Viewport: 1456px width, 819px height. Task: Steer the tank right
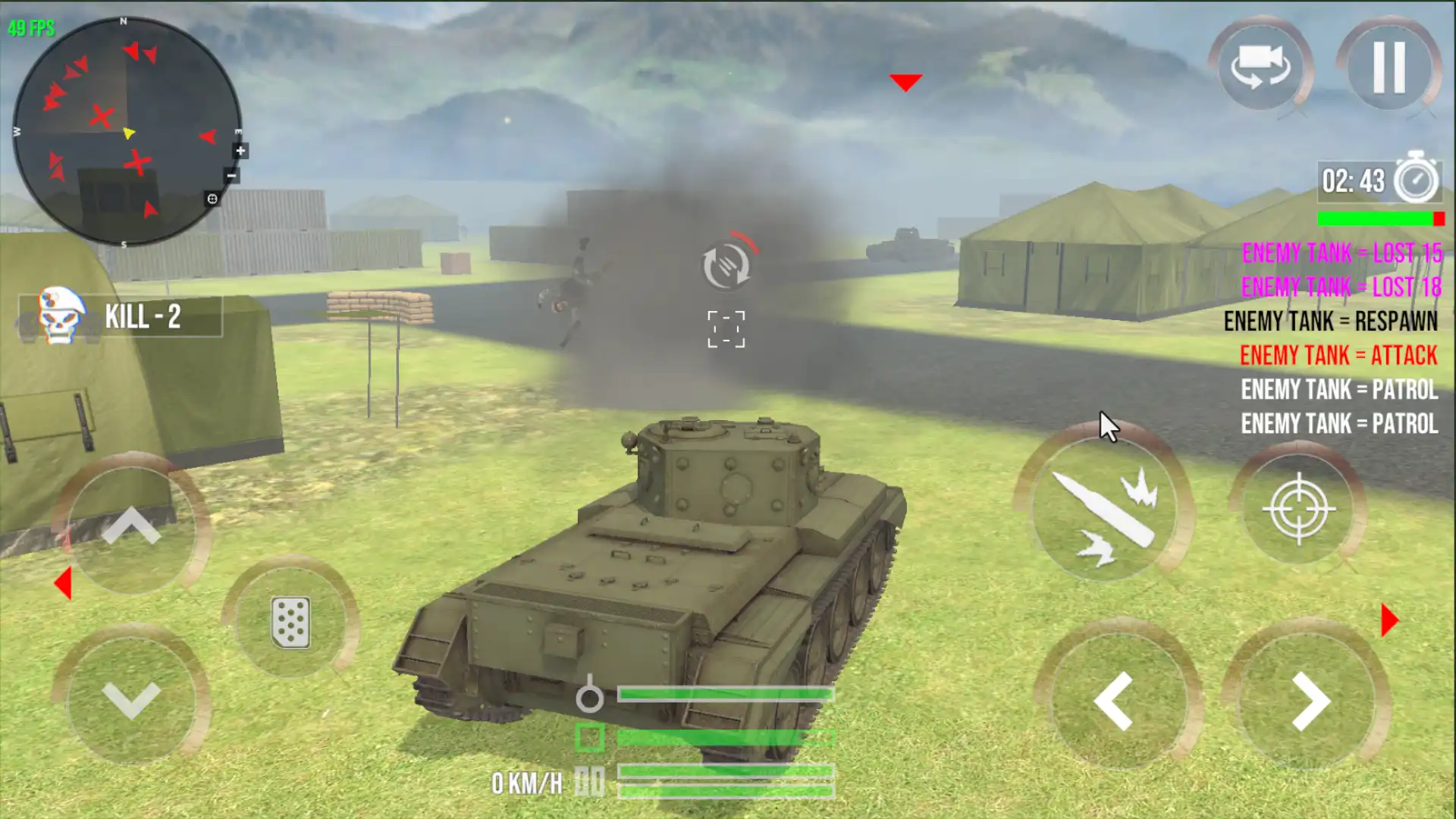tap(1310, 701)
